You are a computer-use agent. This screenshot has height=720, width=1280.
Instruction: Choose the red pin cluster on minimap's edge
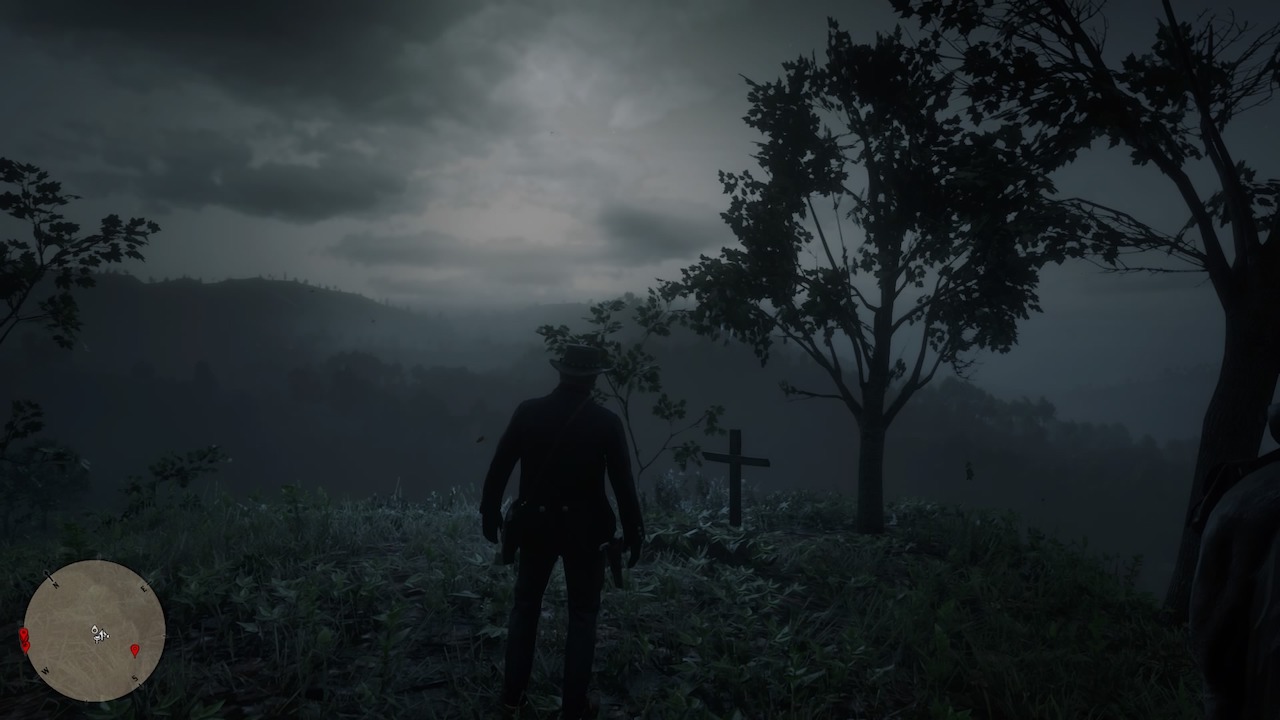(24, 639)
